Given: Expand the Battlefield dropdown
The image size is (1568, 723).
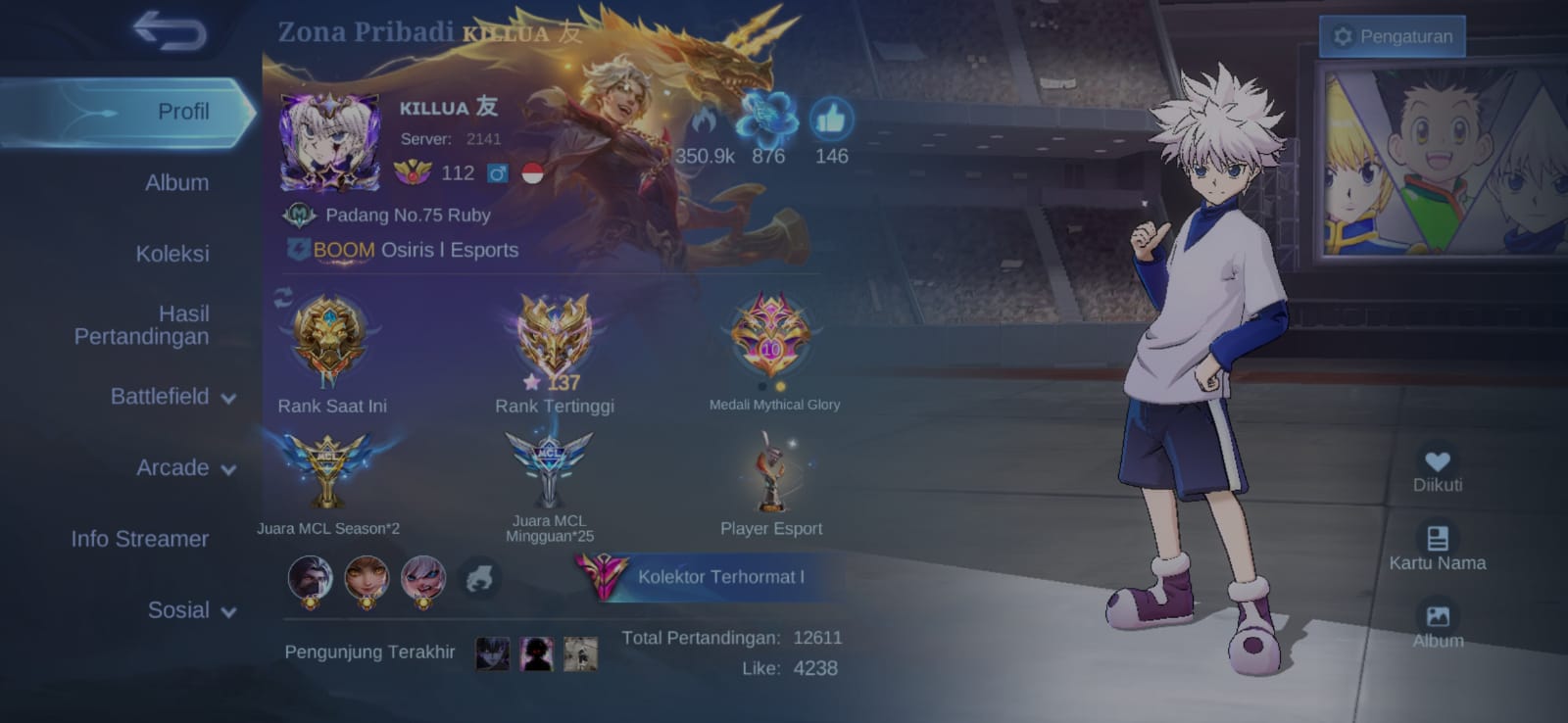Looking at the screenshot, I should click(x=172, y=397).
